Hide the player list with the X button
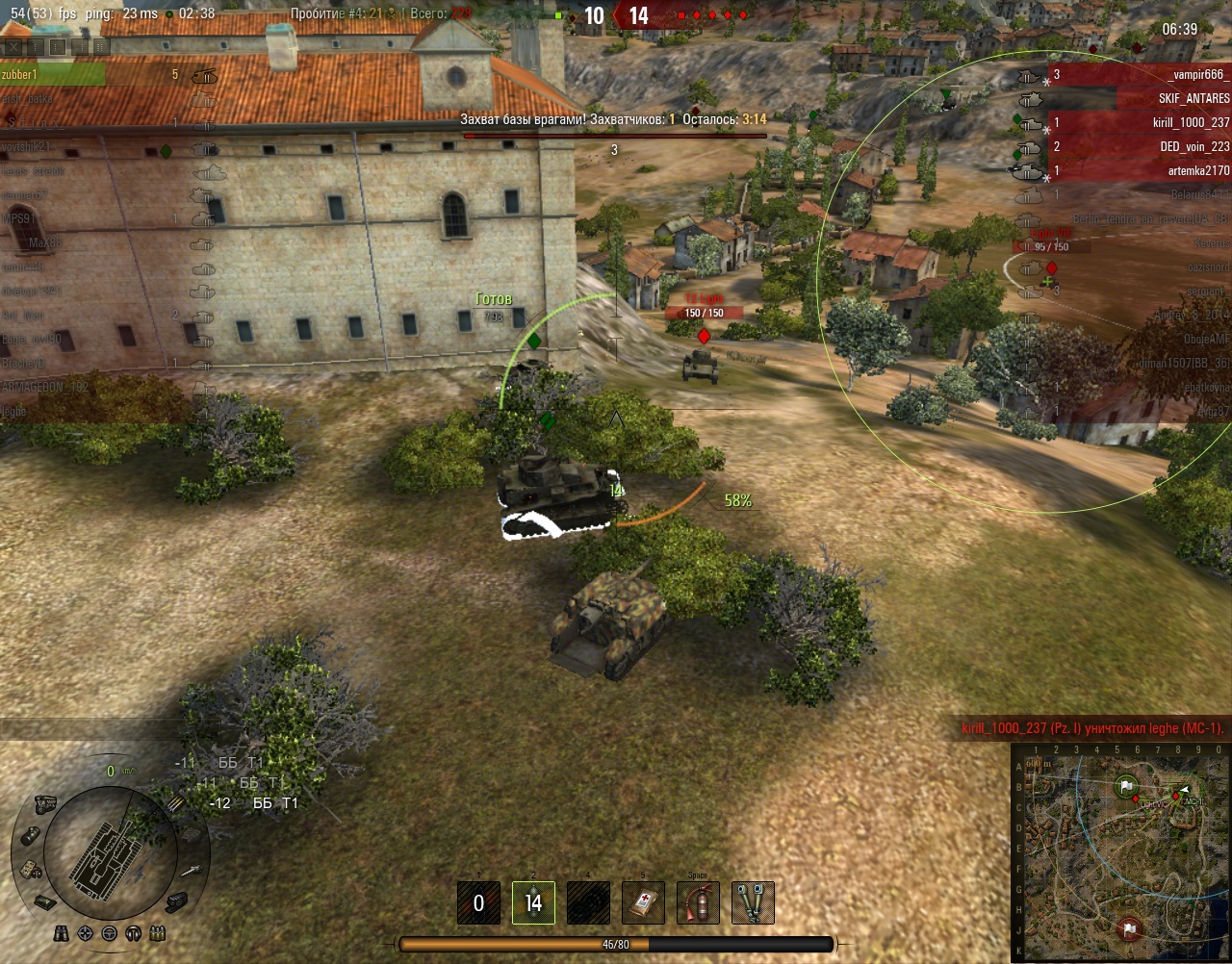Image resolution: width=1232 pixels, height=964 pixels. [x=13, y=46]
